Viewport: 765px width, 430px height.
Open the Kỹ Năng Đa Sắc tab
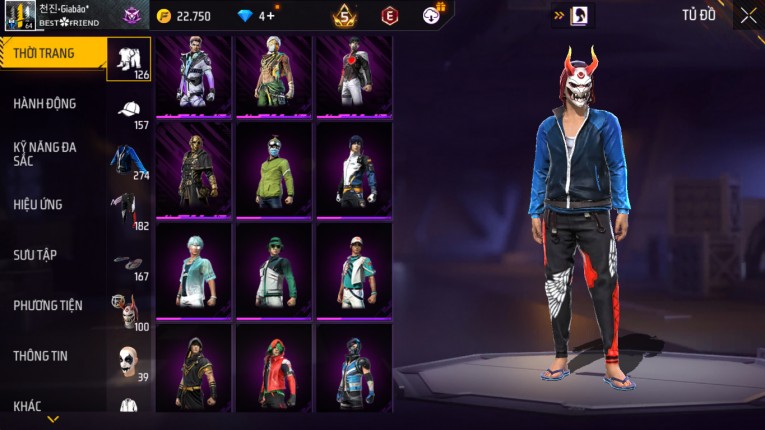pos(44,153)
